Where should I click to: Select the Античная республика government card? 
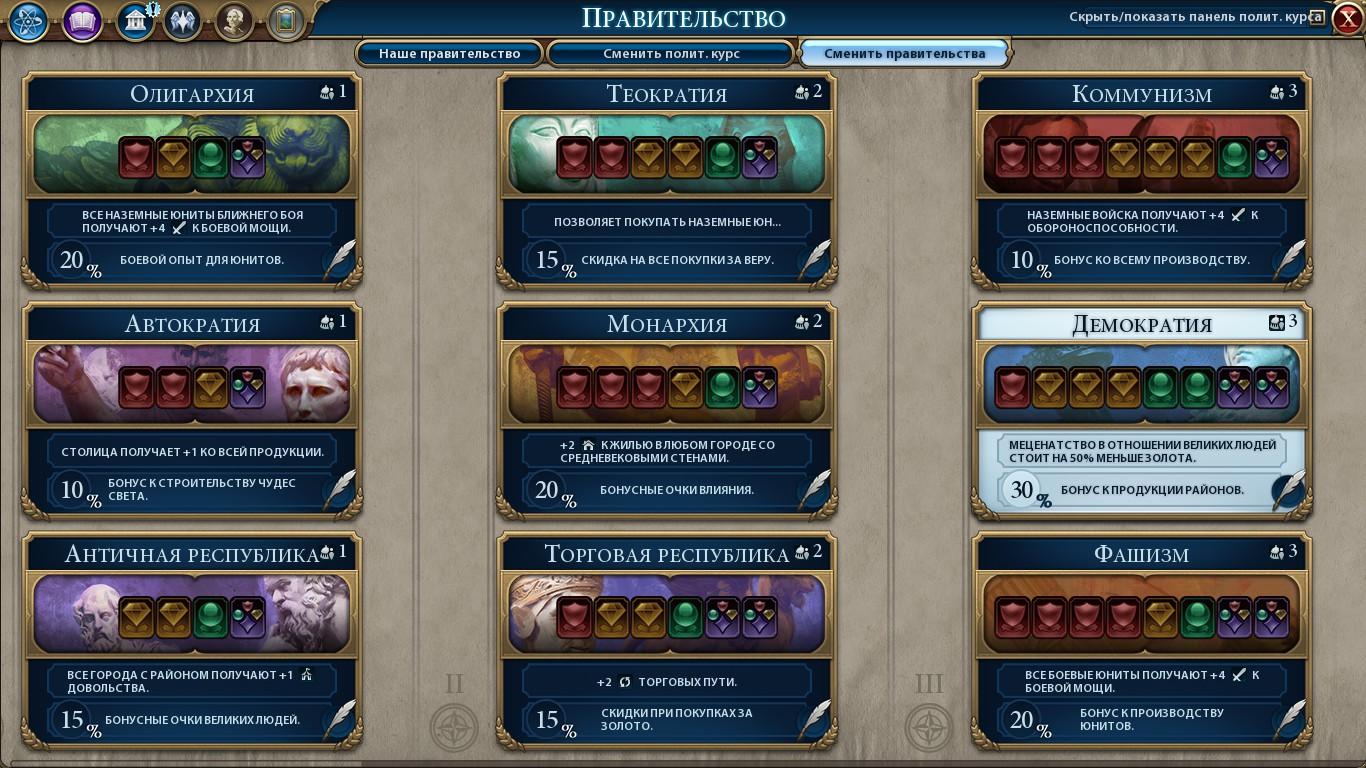pyautogui.click(x=192, y=640)
